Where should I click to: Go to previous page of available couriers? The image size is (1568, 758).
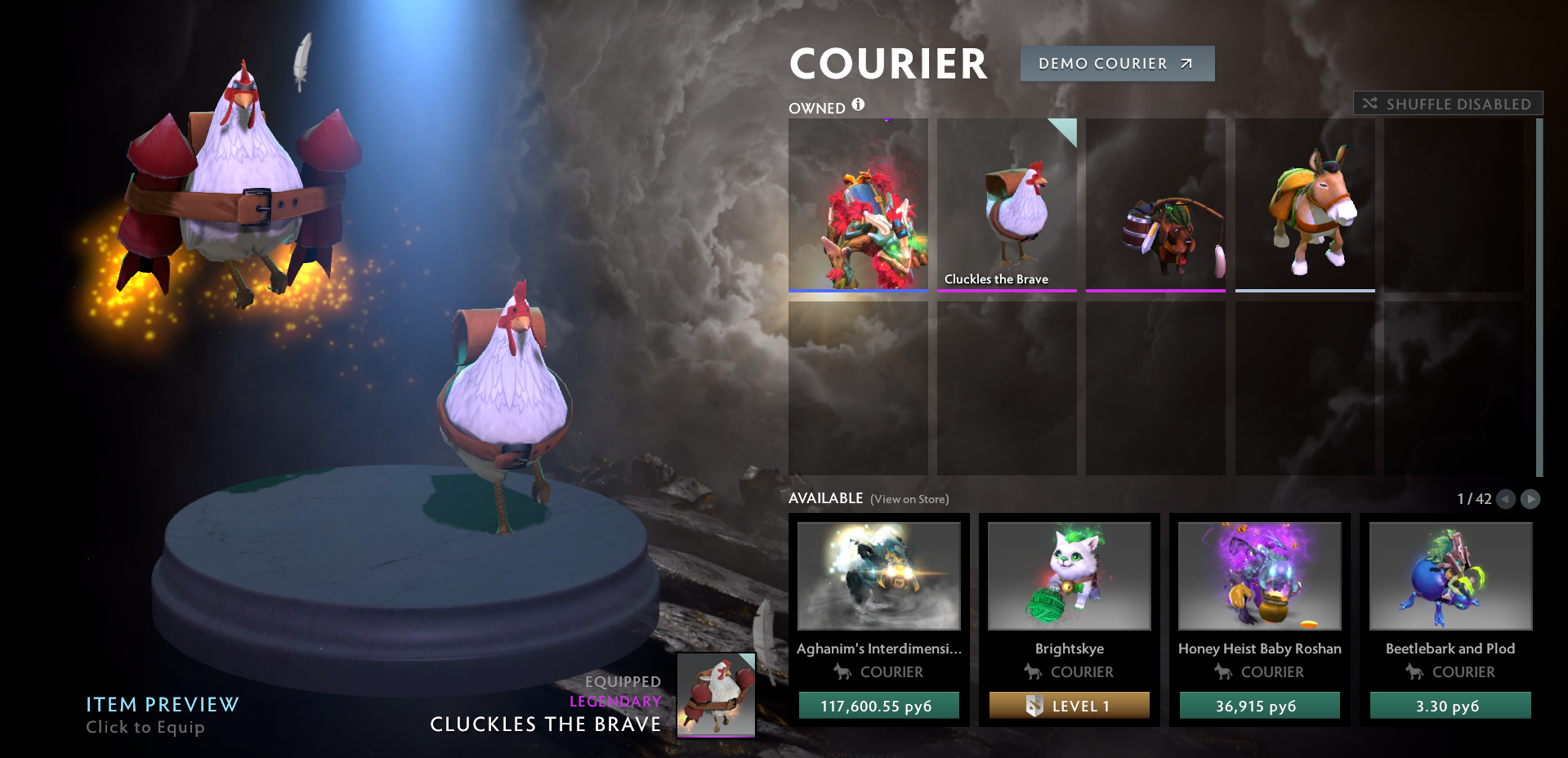(1506, 499)
